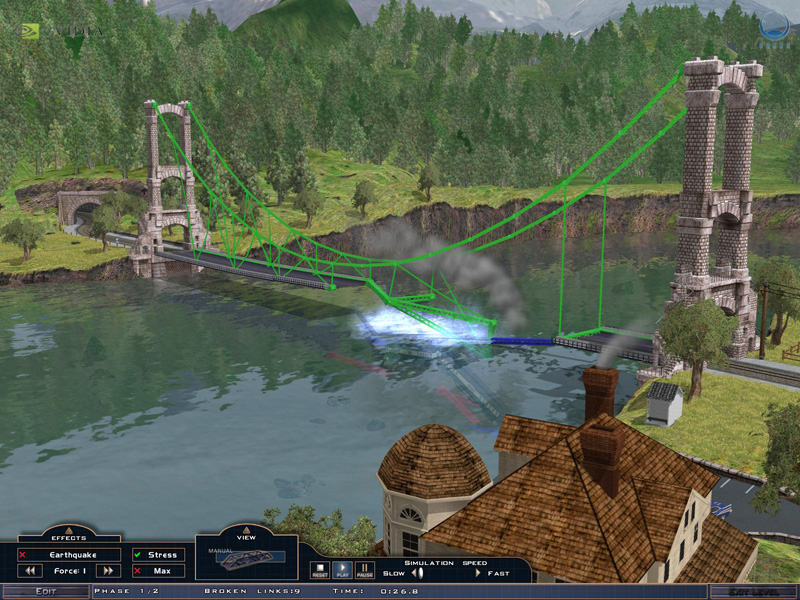Reset the bridge simulation
This screenshot has width=800, height=600.
pyautogui.click(x=320, y=569)
